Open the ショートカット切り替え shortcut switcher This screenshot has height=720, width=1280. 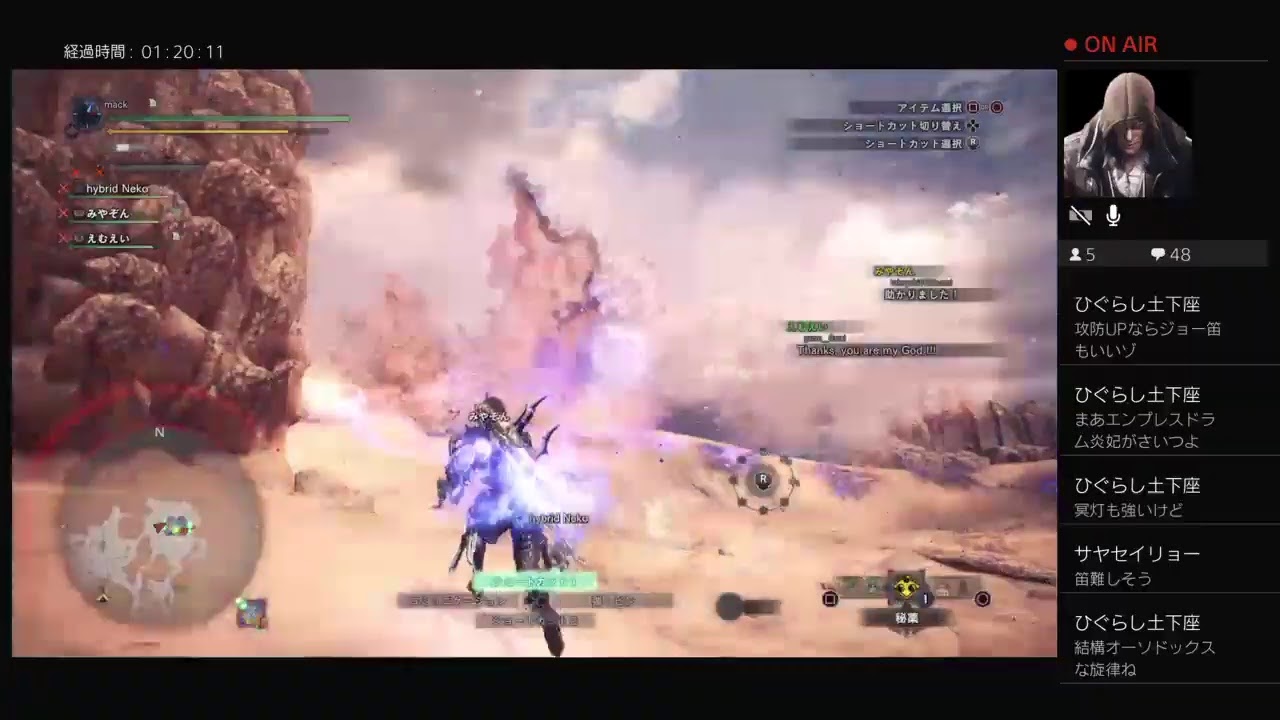coord(898,126)
